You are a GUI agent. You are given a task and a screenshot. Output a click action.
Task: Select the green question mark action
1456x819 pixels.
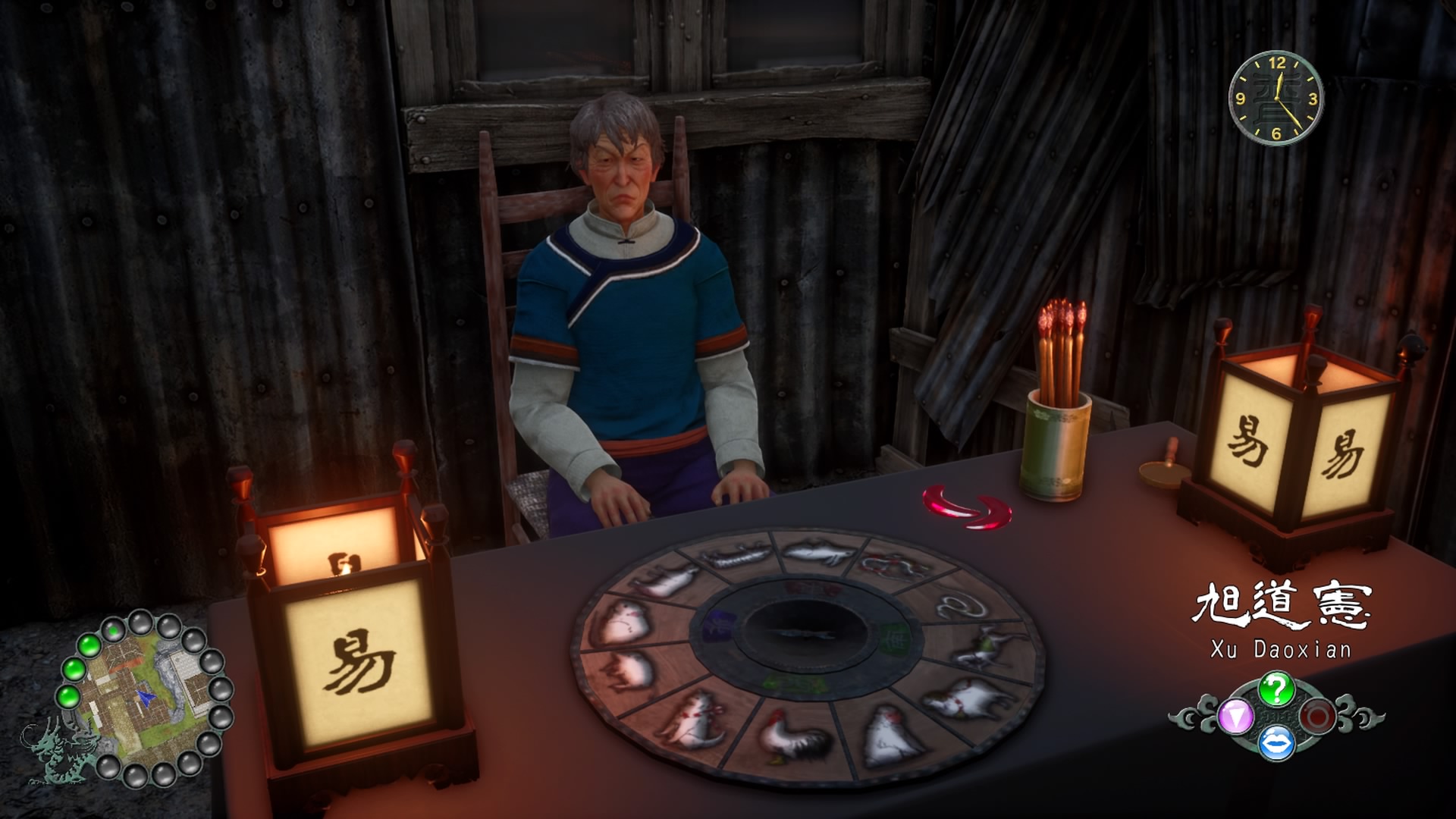[1276, 689]
